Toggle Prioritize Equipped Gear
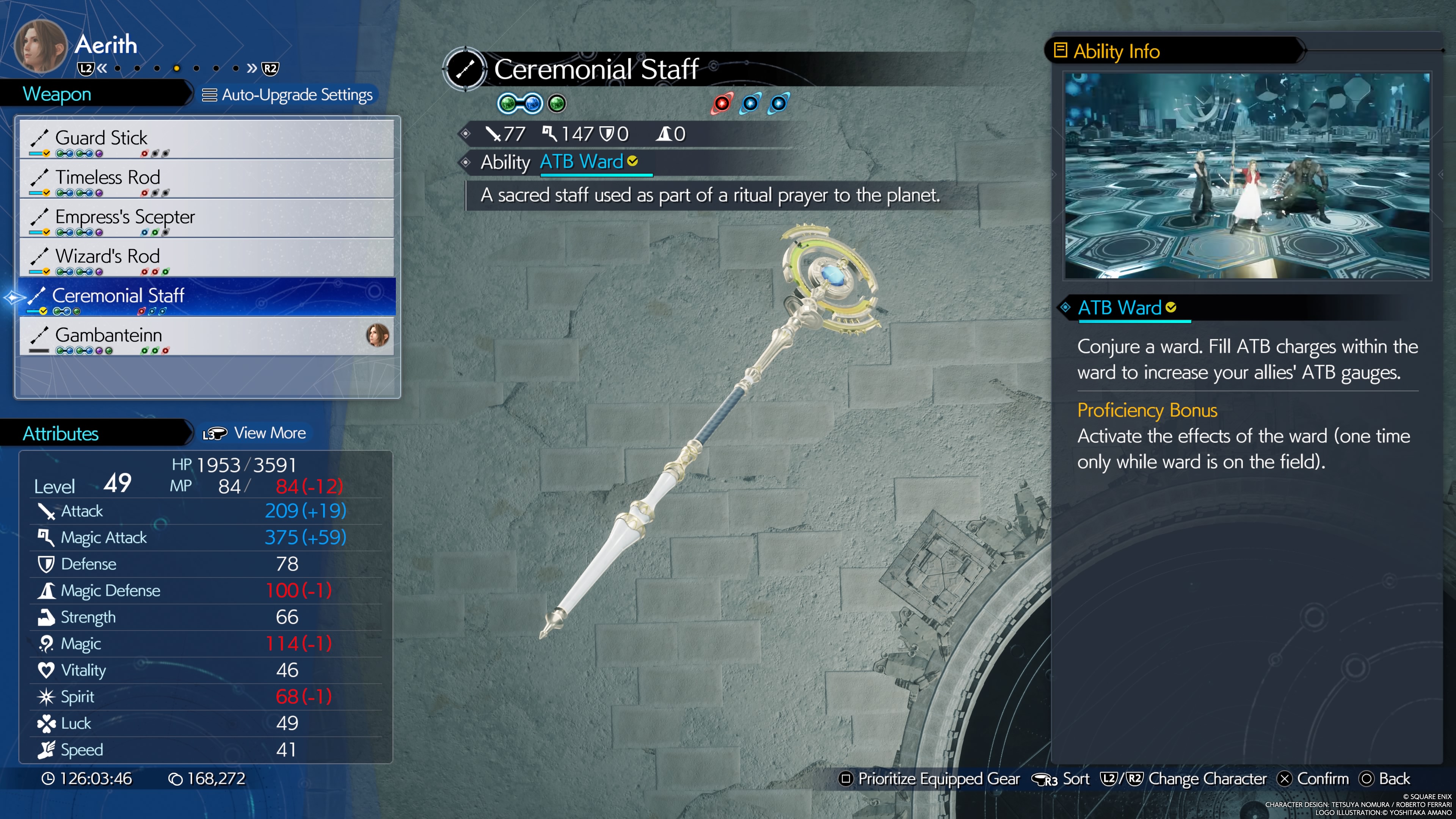The image size is (1456, 819). coord(929,779)
